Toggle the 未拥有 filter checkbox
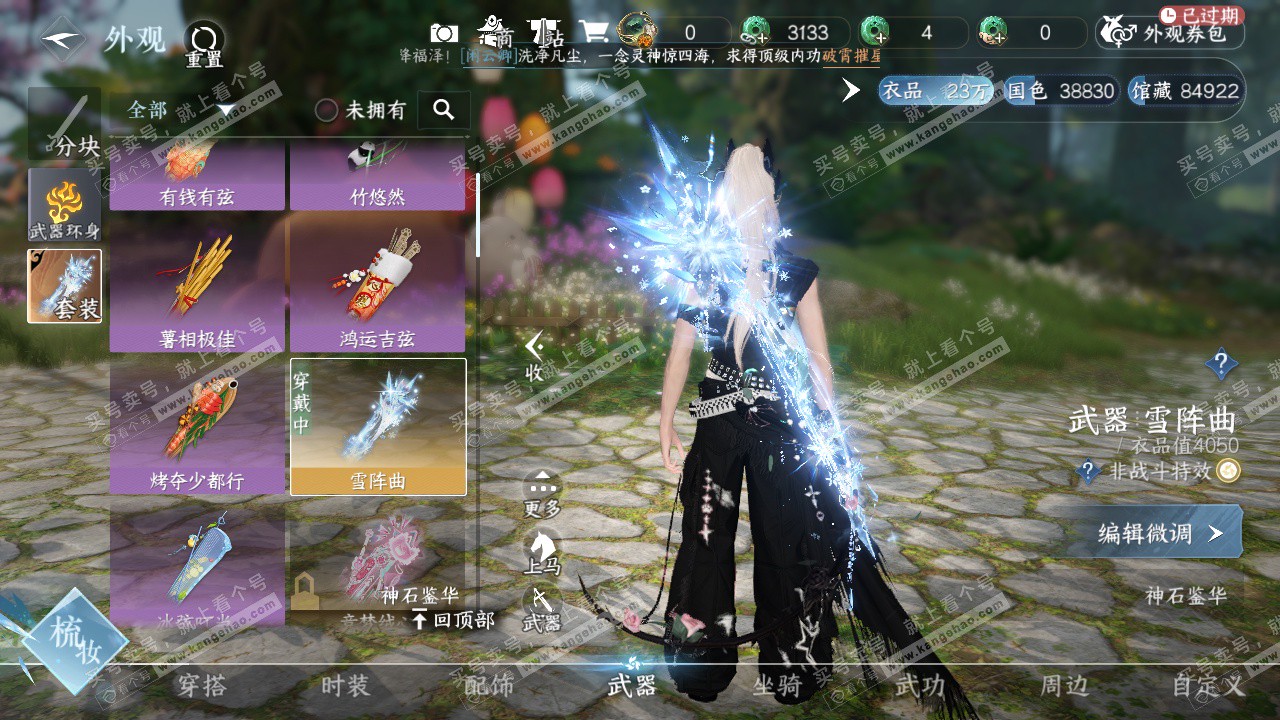This screenshot has width=1280, height=720. pyautogui.click(x=327, y=110)
